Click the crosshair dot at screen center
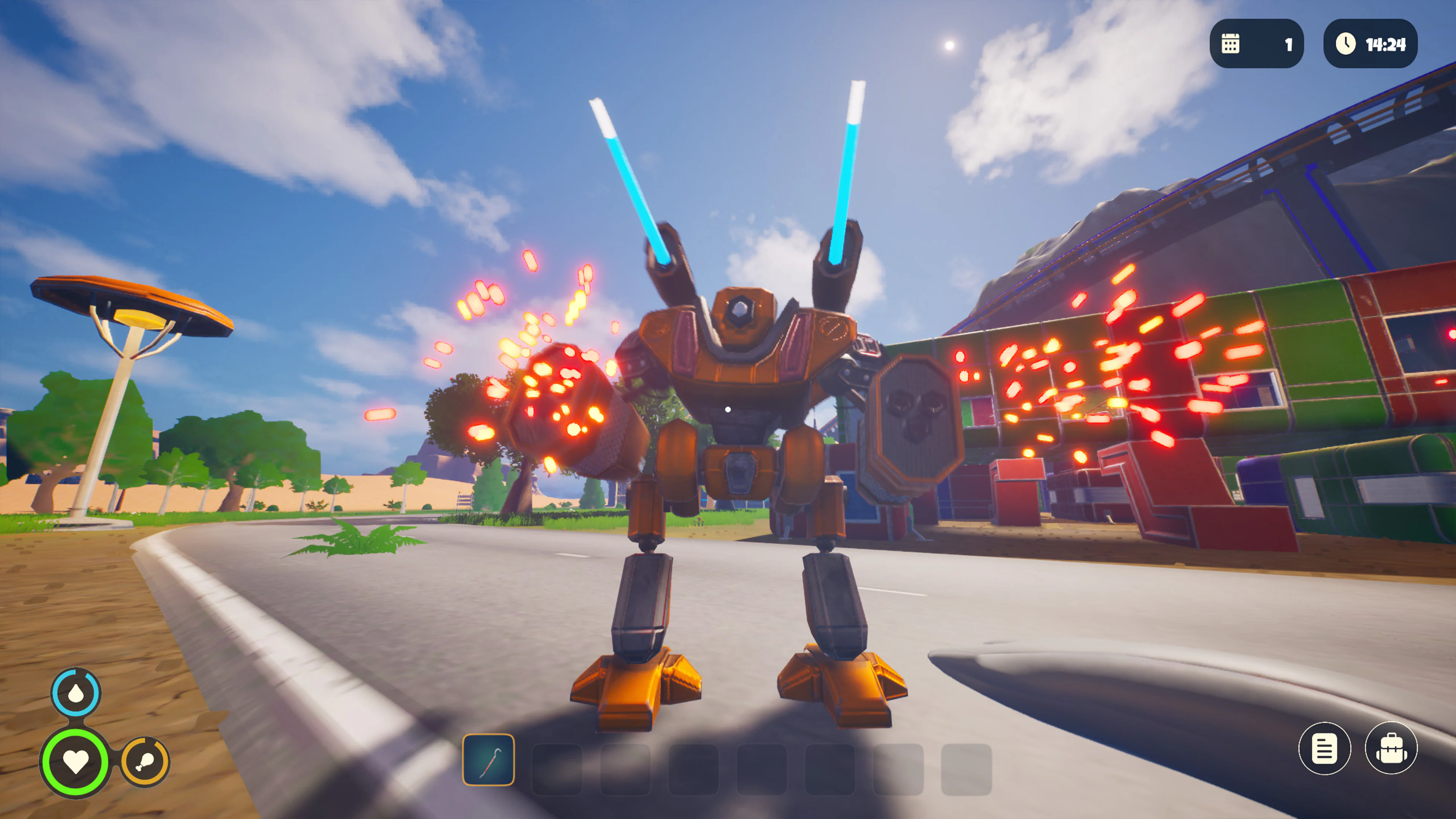This screenshot has height=819, width=1456. pos(728,409)
